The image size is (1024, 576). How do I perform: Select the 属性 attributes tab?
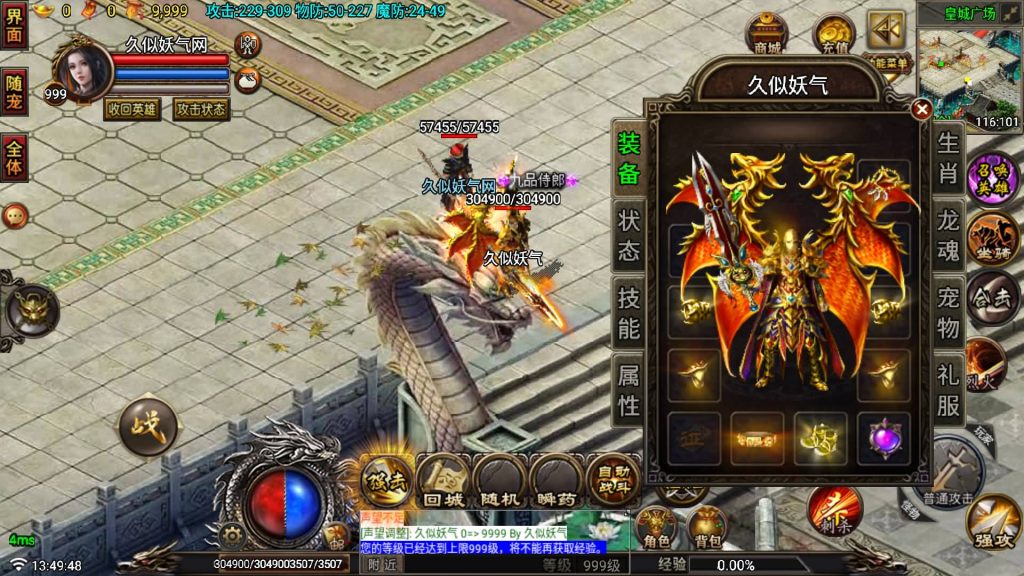(x=628, y=390)
